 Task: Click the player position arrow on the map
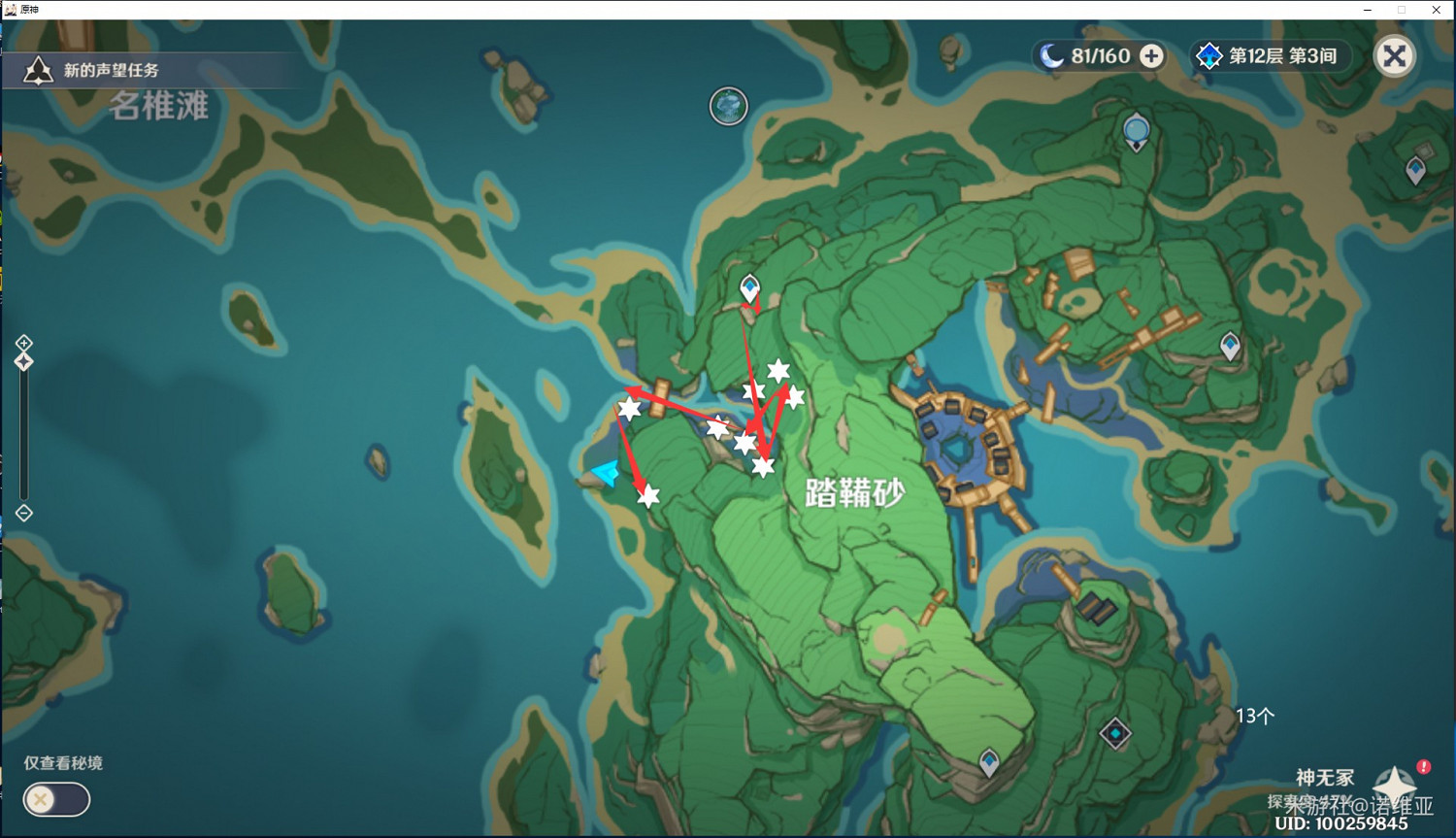(605, 472)
